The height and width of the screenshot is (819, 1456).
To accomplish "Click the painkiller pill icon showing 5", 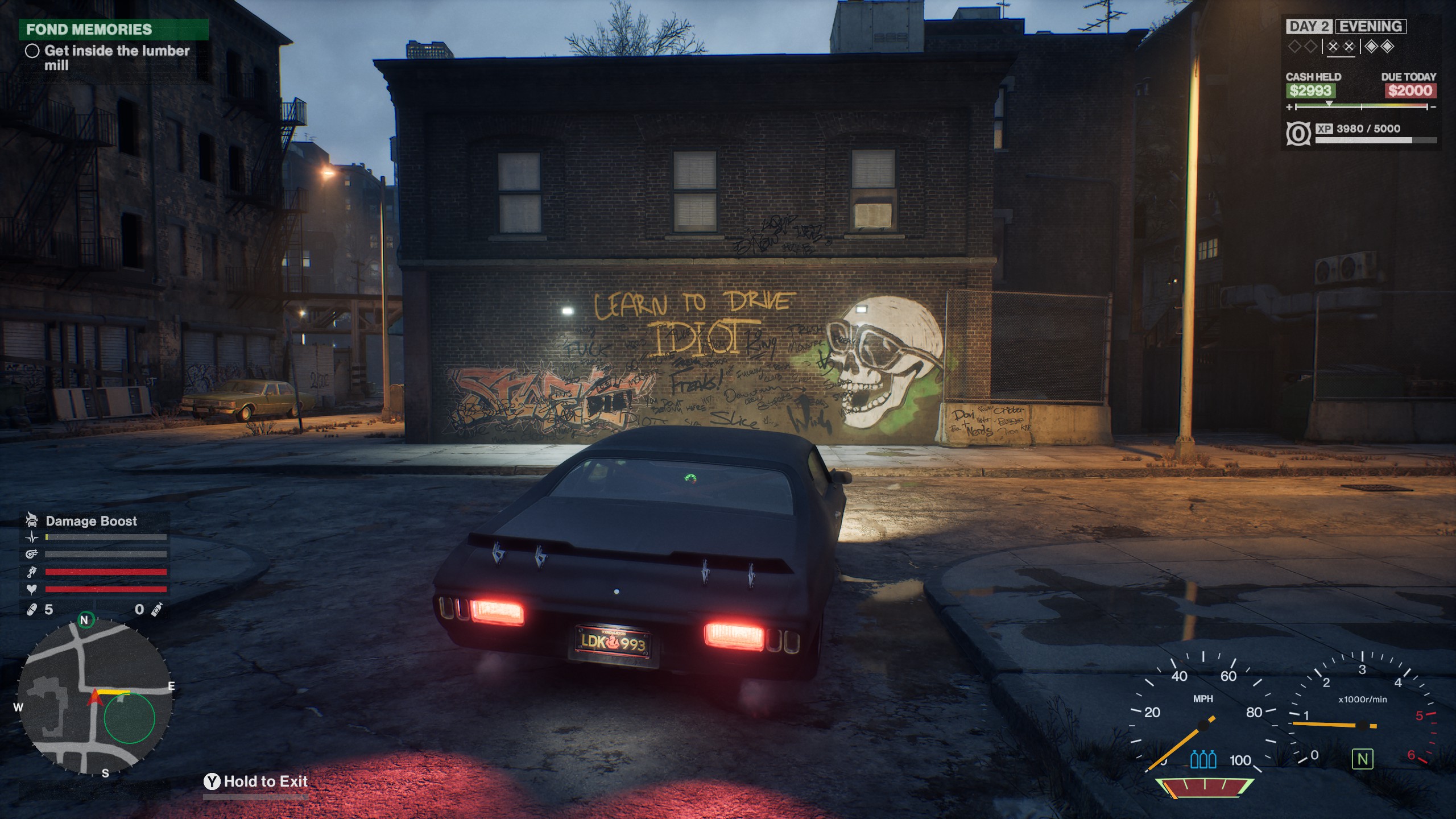I will 32,609.
